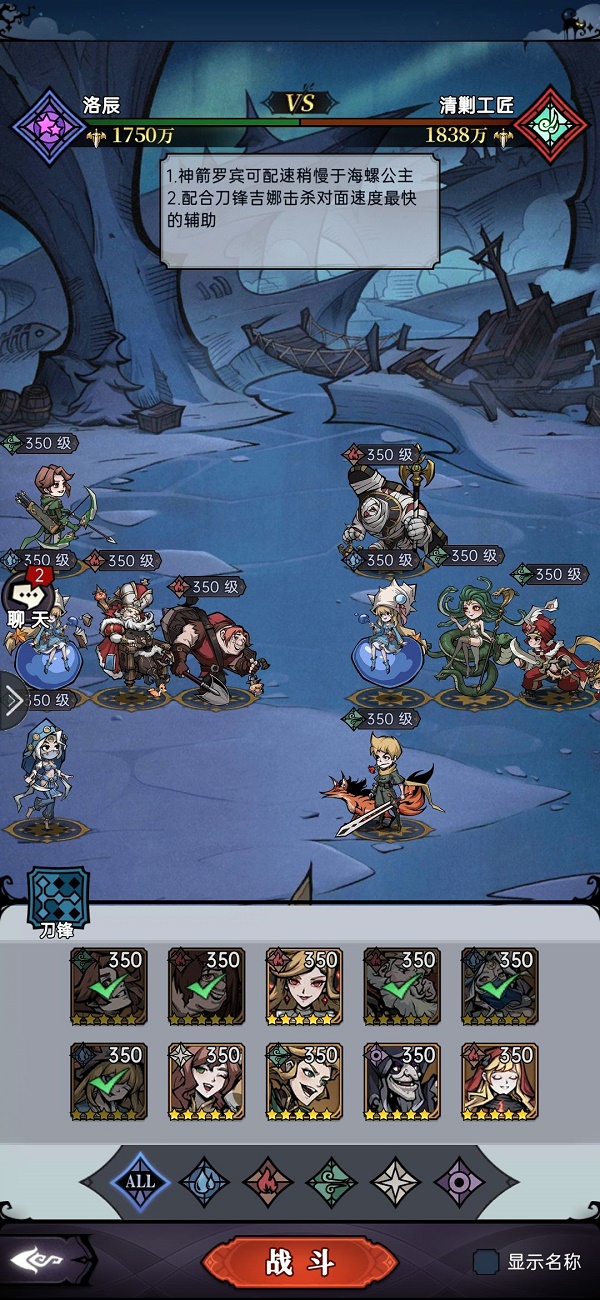Expand the left side arrow panel
The image size is (600, 1300).
tap(13, 701)
